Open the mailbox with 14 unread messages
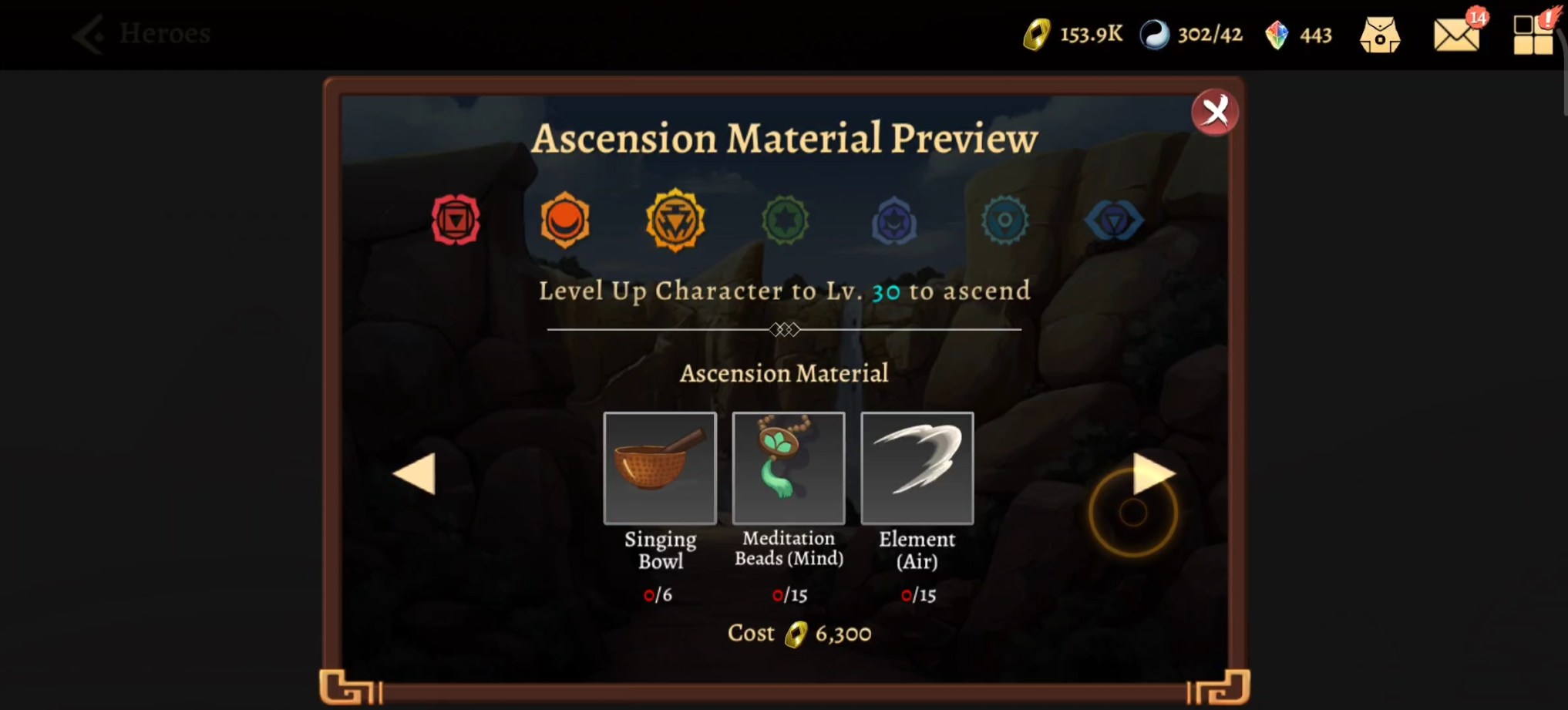The image size is (1568, 710). 1456,35
